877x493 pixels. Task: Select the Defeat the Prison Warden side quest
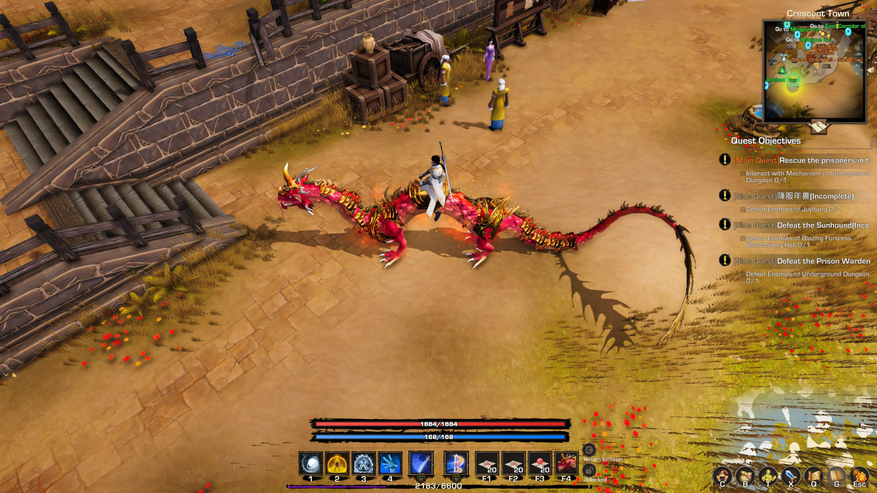pos(801,261)
